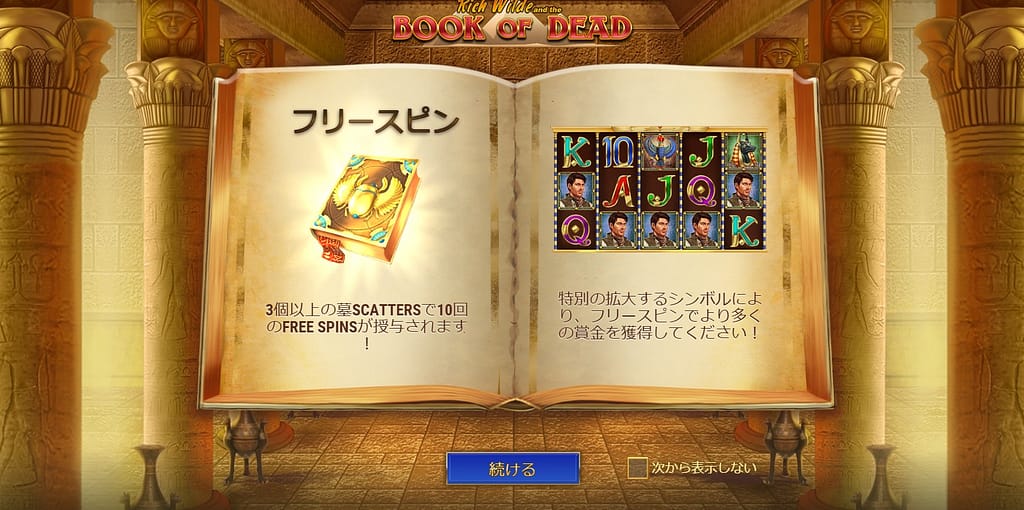The image size is (1024, 510).
Task: Click the blue 続ける continue button
Action: [512, 468]
